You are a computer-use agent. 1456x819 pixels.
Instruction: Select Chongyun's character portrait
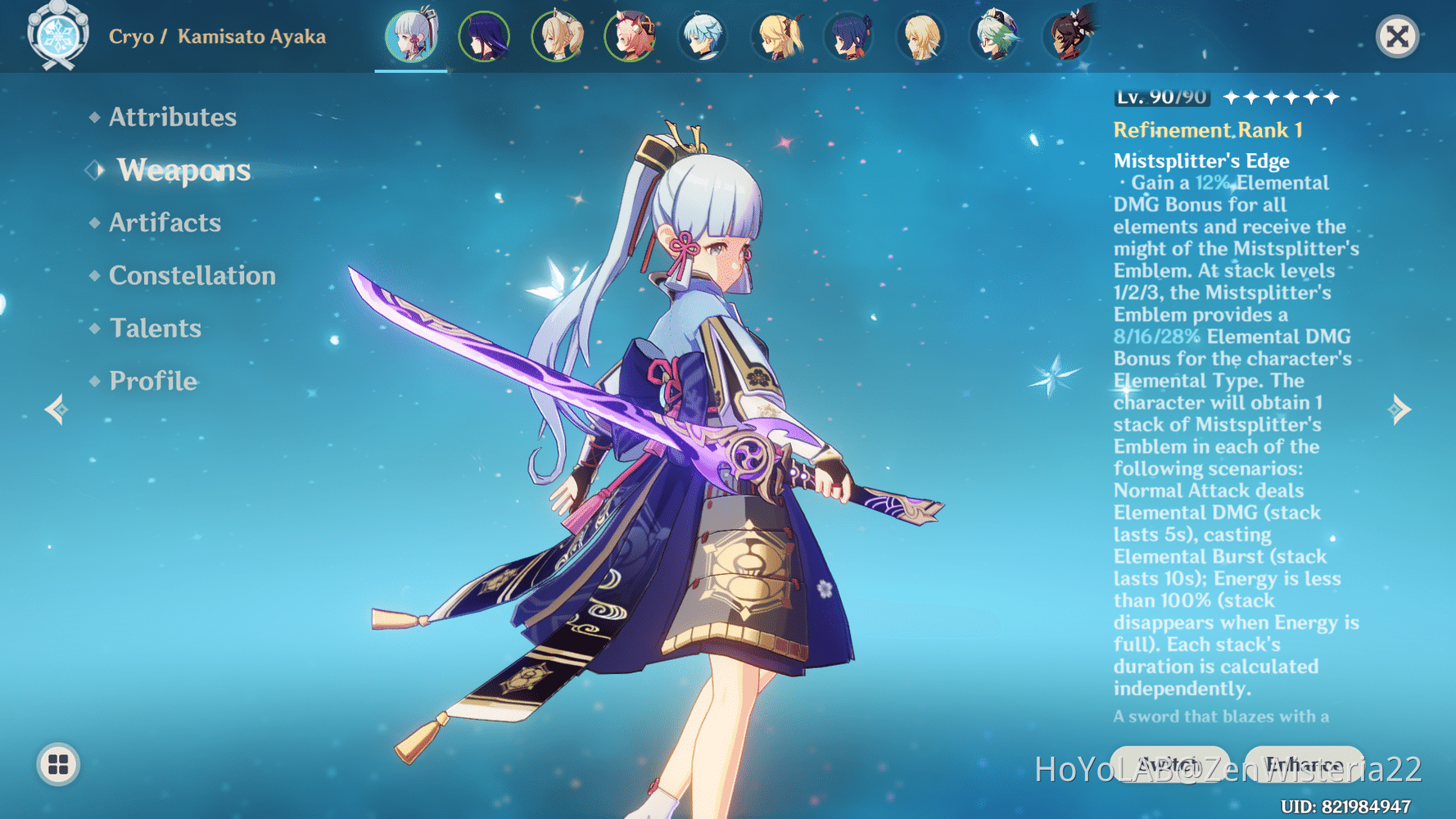(x=703, y=36)
